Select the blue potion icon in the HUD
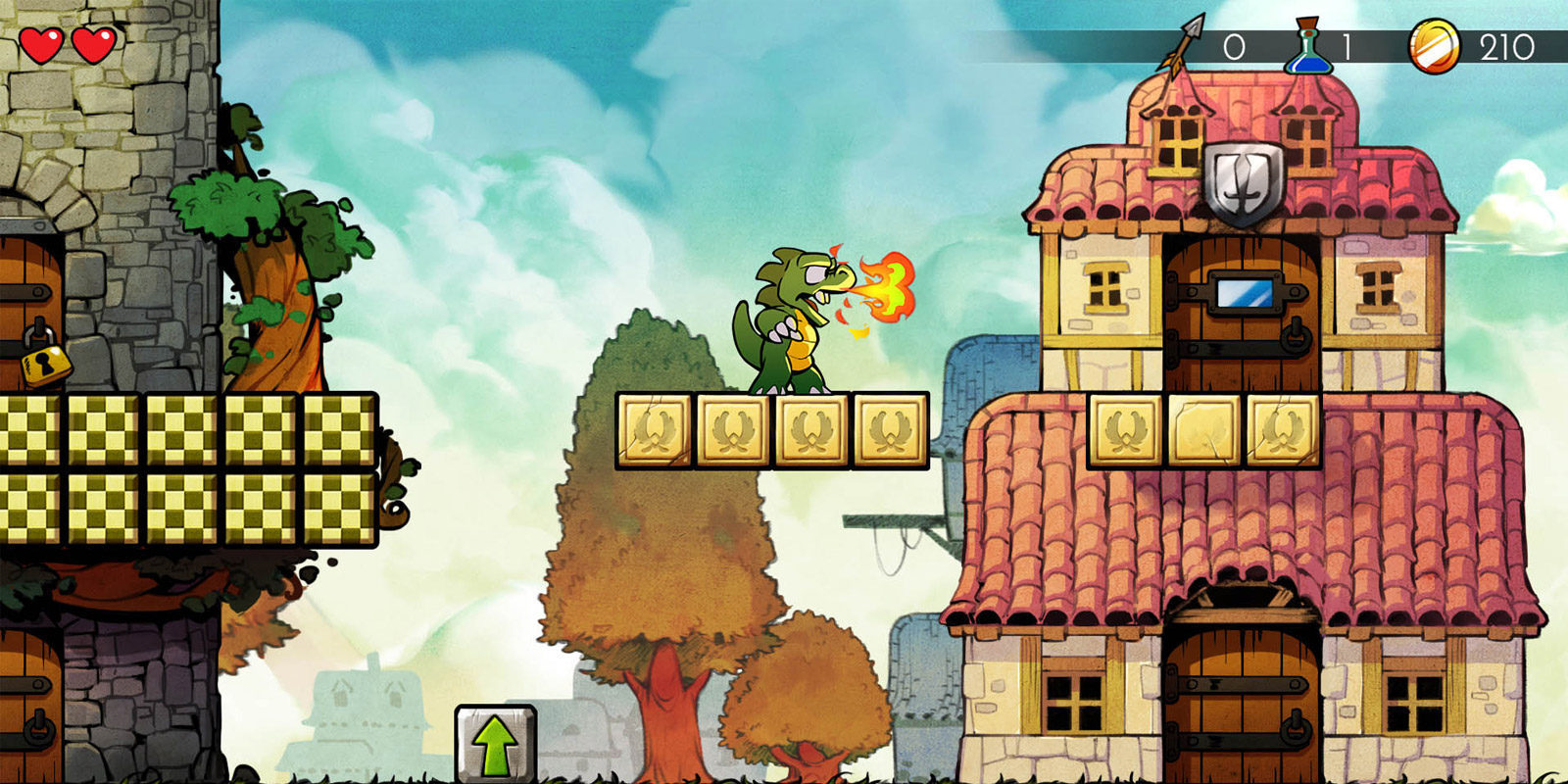 click(x=1310, y=44)
